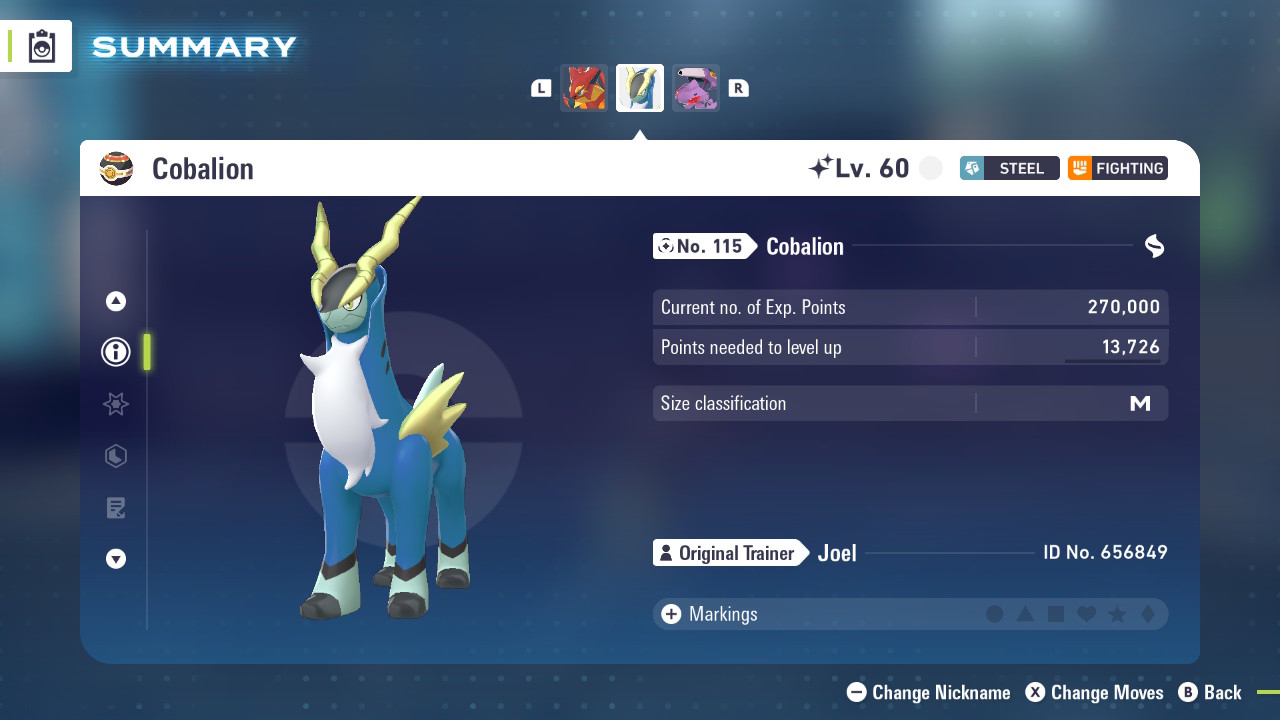Toggle the circle marking
The width and height of the screenshot is (1280, 720).
click(x=994, y=614)
